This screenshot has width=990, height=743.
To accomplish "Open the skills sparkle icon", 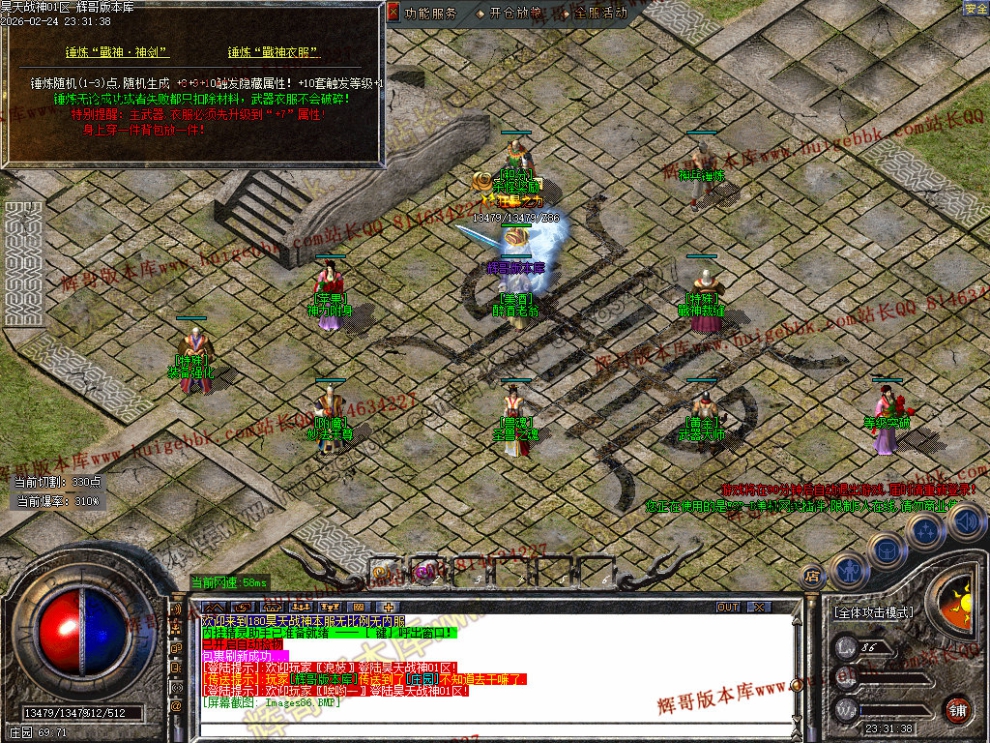I will (x=928, y=530).
